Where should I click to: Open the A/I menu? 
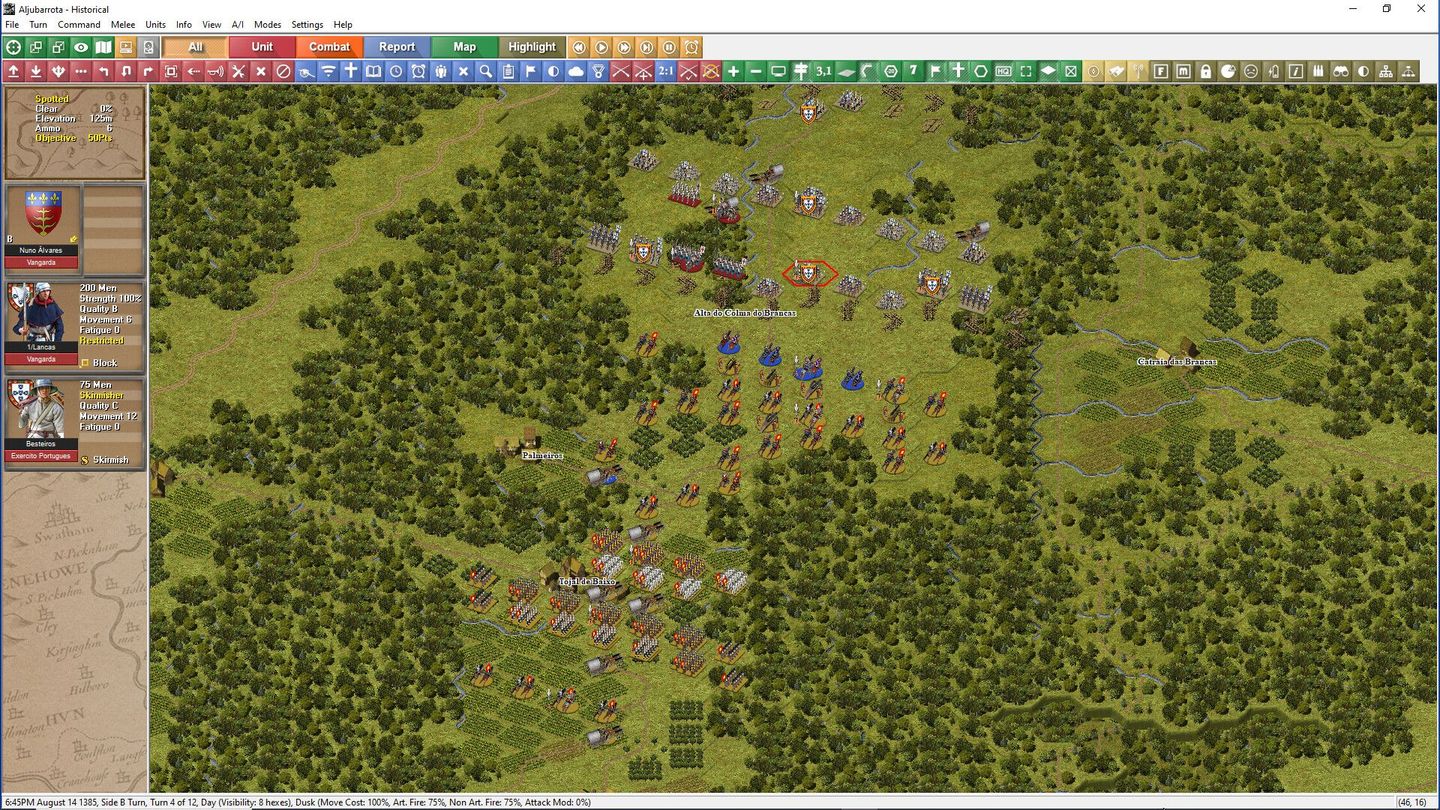[236, 24]
